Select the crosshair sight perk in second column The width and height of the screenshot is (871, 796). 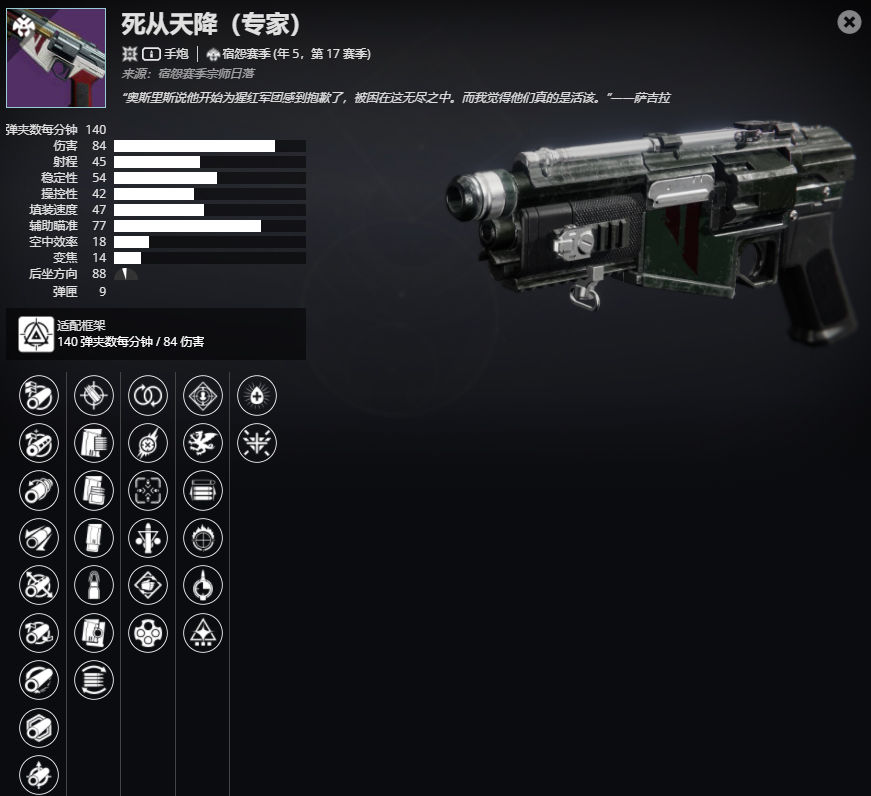(93, 396)
